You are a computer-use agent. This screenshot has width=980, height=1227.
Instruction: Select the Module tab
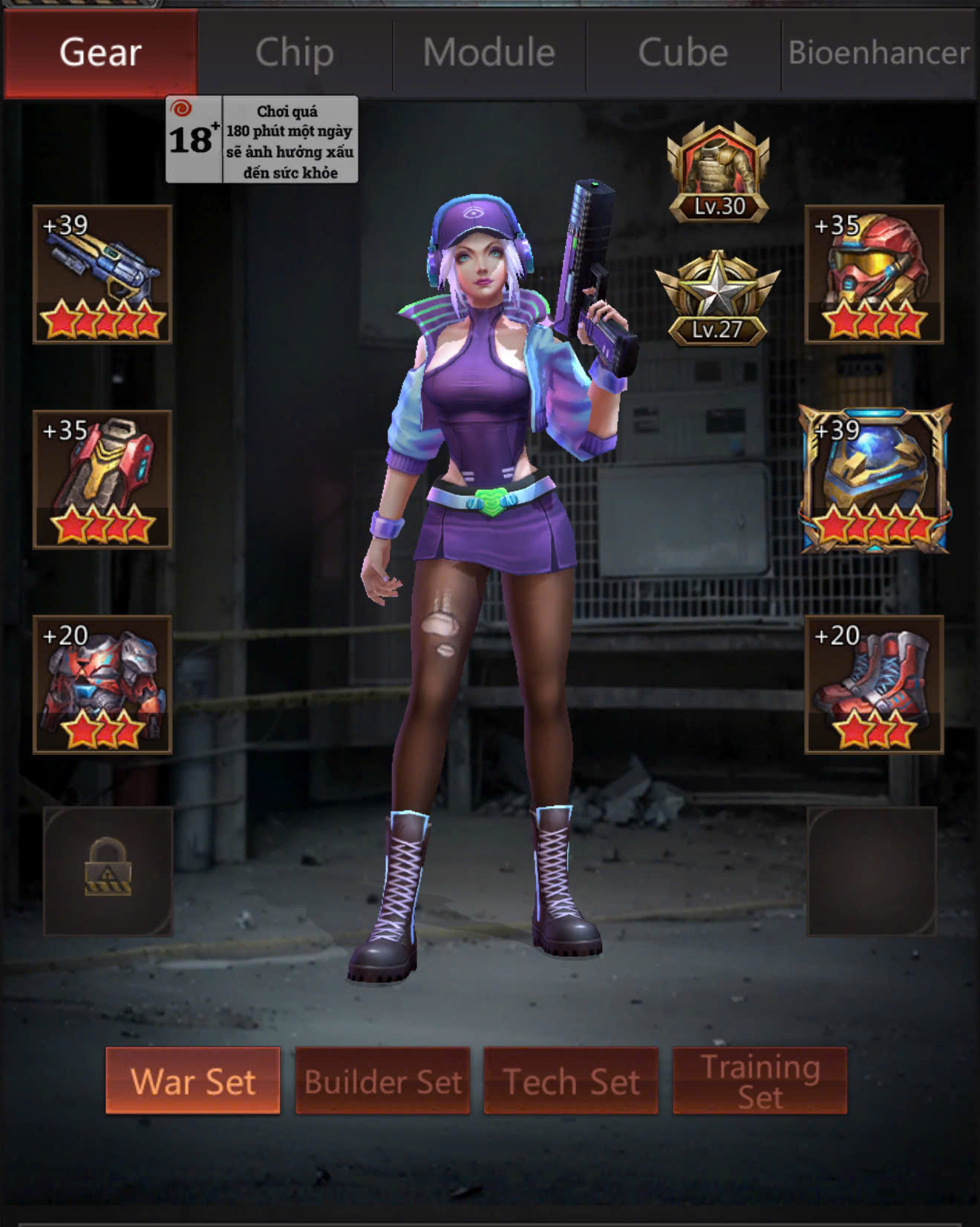coord(489,53)
